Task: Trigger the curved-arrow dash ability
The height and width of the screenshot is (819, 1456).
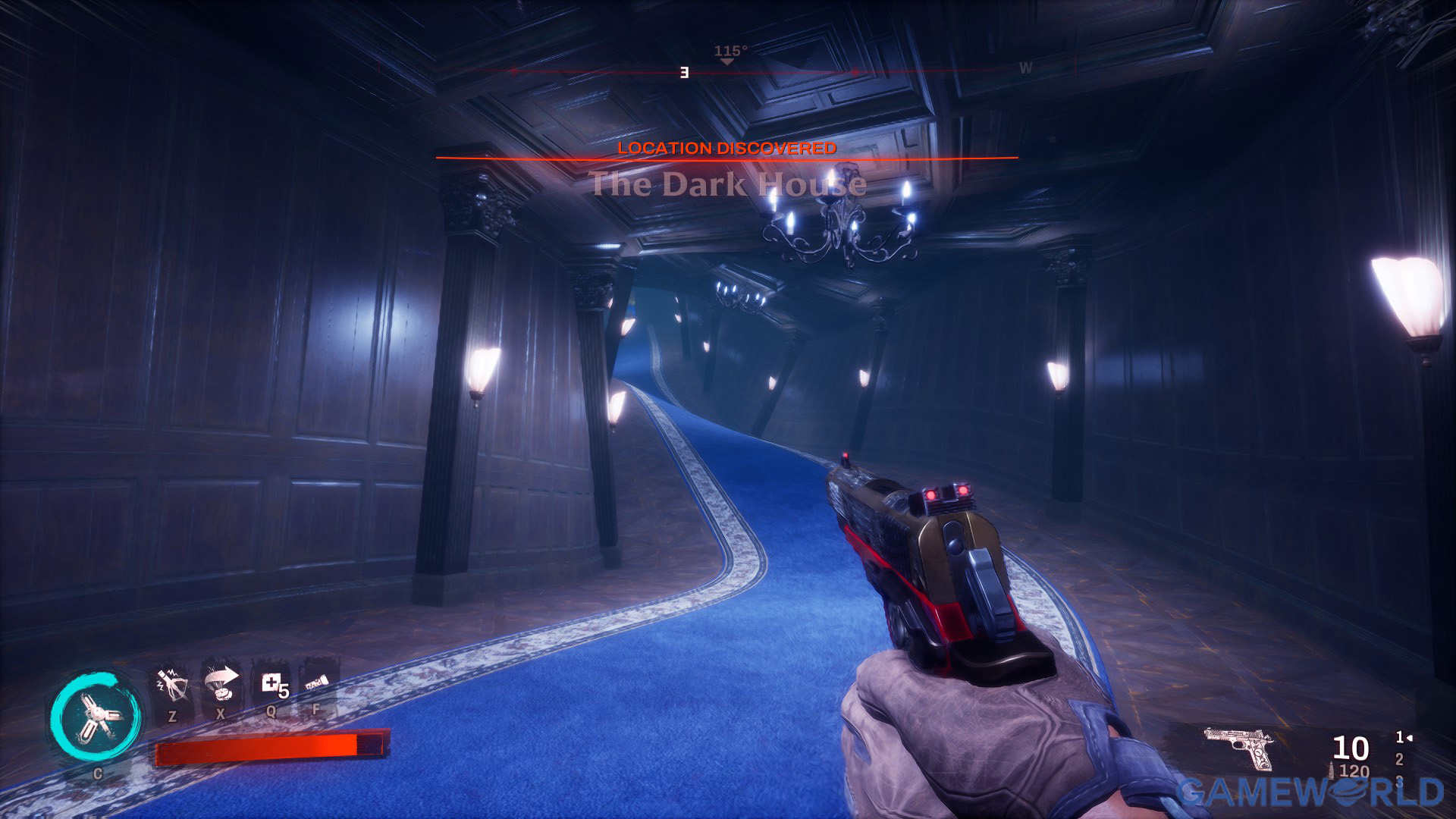Action: point(221,685)
